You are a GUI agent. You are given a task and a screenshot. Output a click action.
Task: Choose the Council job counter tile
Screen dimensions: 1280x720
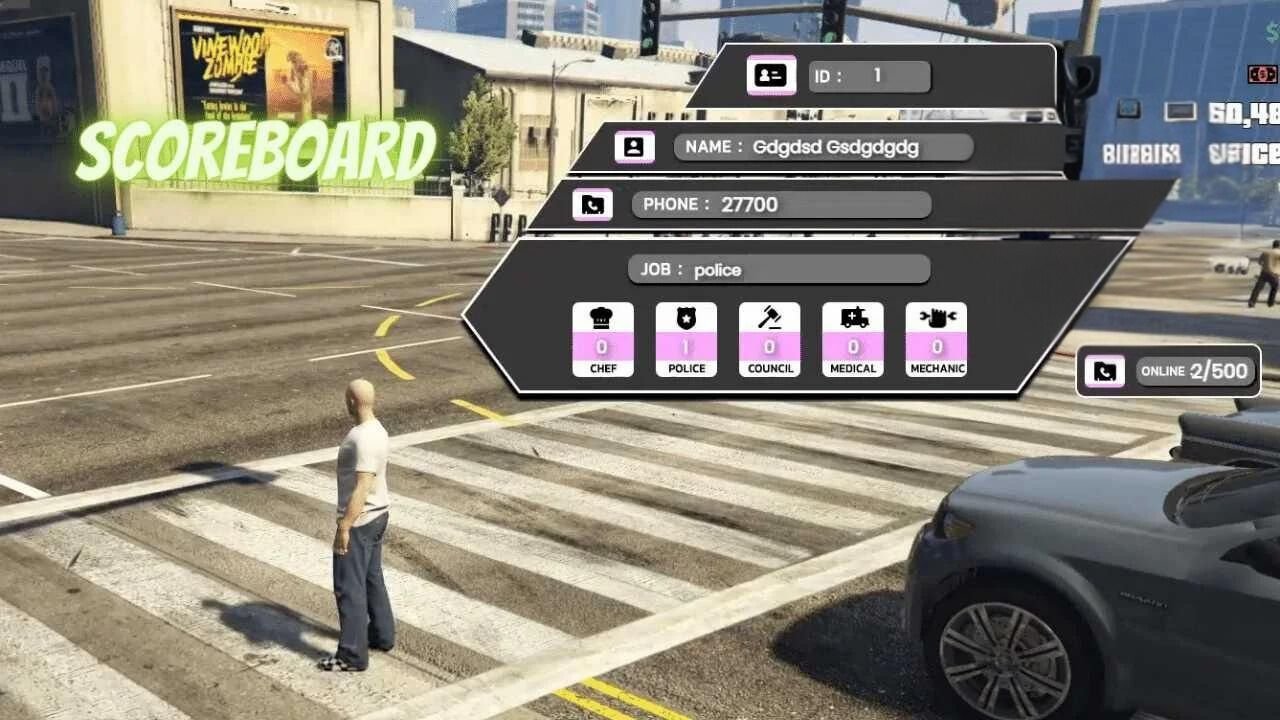[769, 339]
